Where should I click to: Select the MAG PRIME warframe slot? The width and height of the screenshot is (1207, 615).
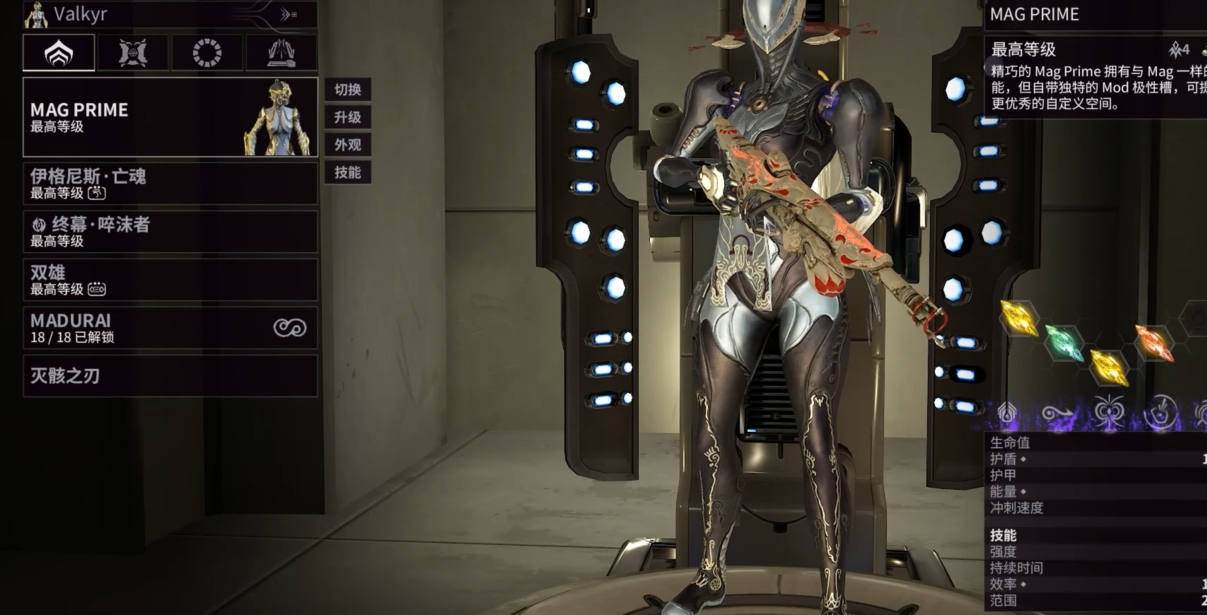point(170,118)
